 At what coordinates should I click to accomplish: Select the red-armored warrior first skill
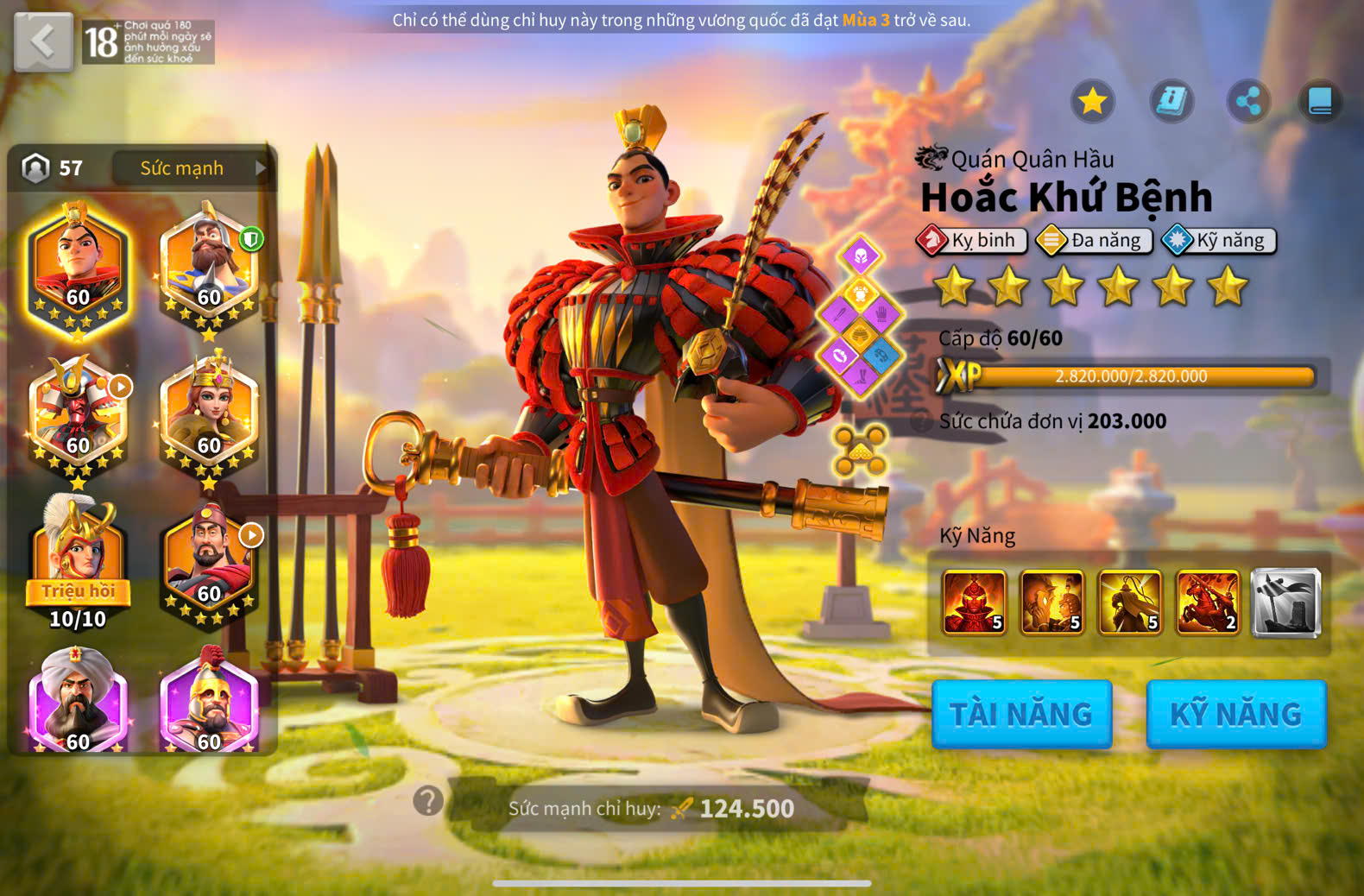[974, 603]
